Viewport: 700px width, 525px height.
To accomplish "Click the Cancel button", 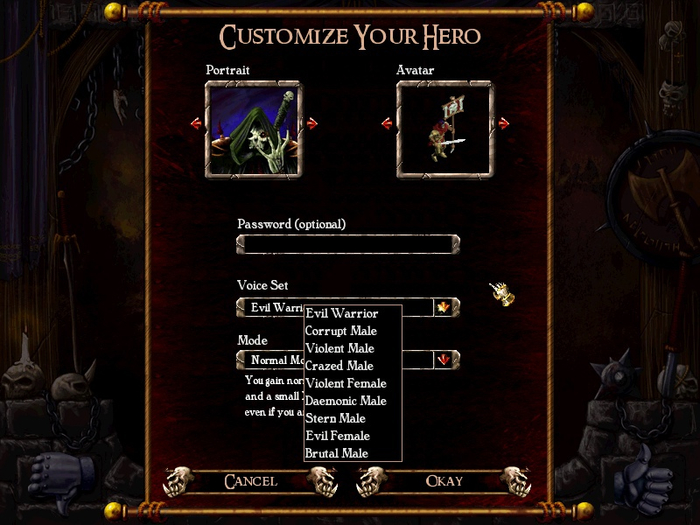I will pyautogui.click(x=250, y=482).
